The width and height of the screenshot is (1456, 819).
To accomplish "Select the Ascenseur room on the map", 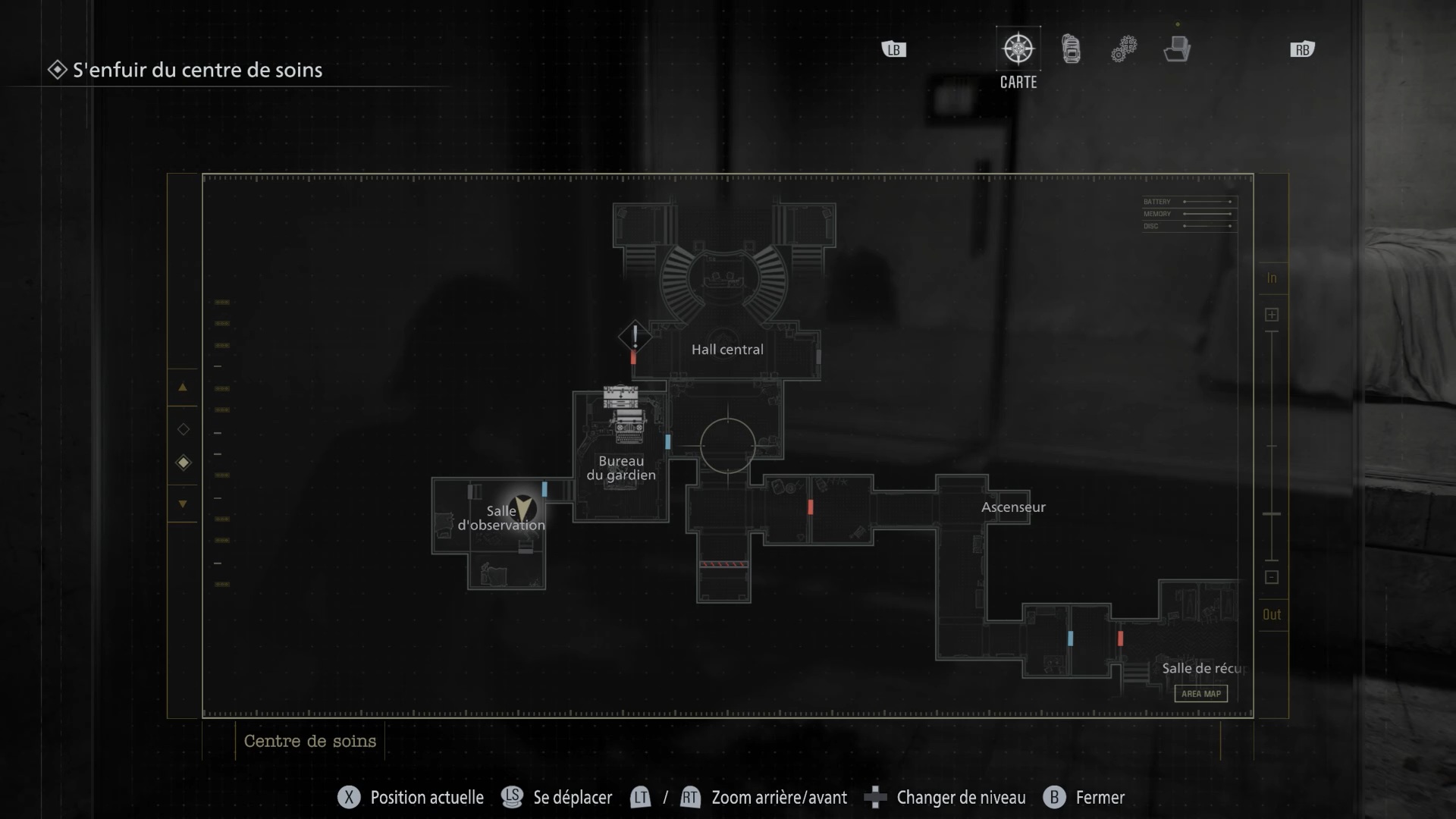I will tap(1013, 507).
